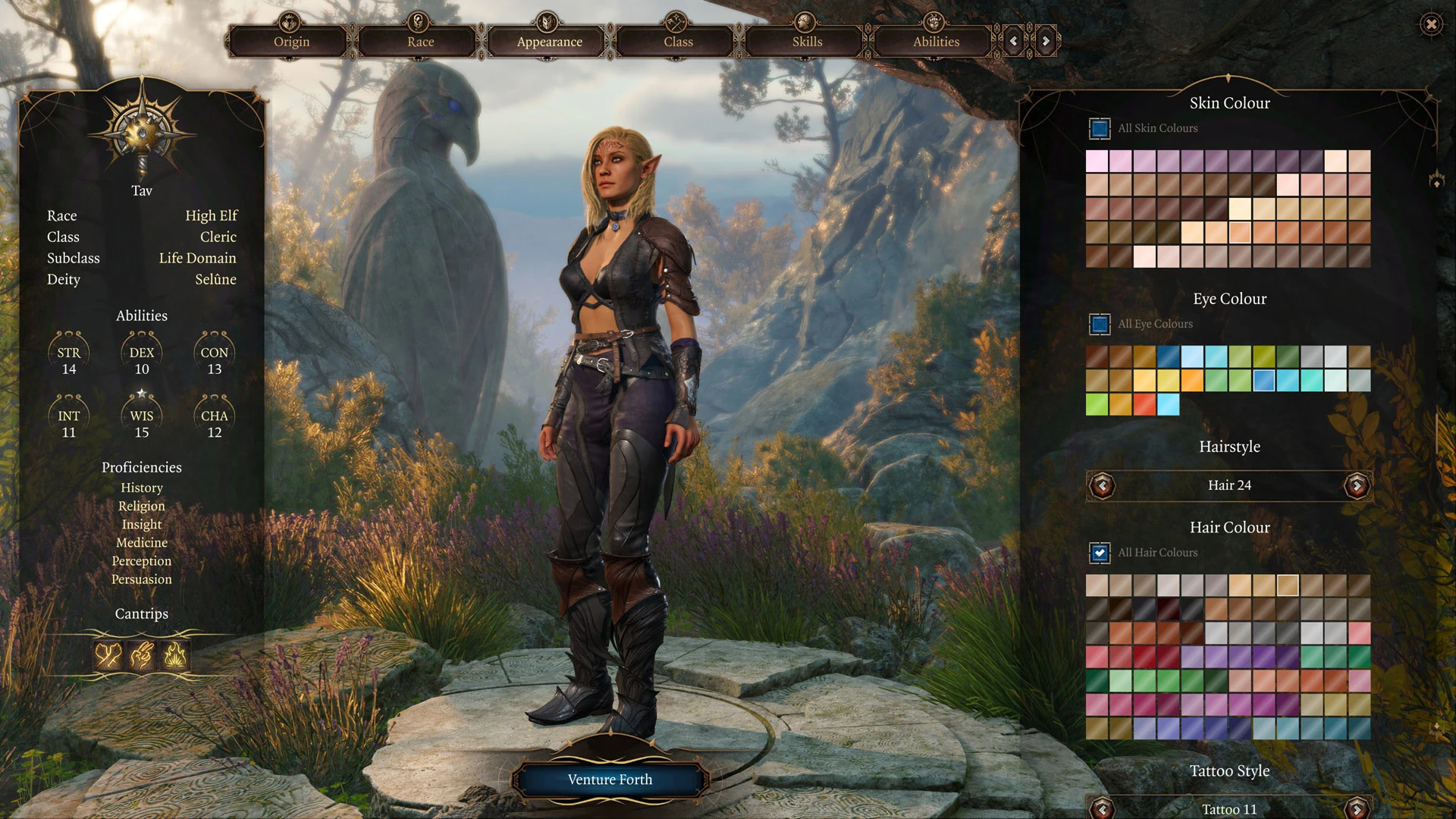Viewport: 1456px width, 819px height.
Task: Click the previous-tab arrow in top bar
Action: pos(1014,42)
